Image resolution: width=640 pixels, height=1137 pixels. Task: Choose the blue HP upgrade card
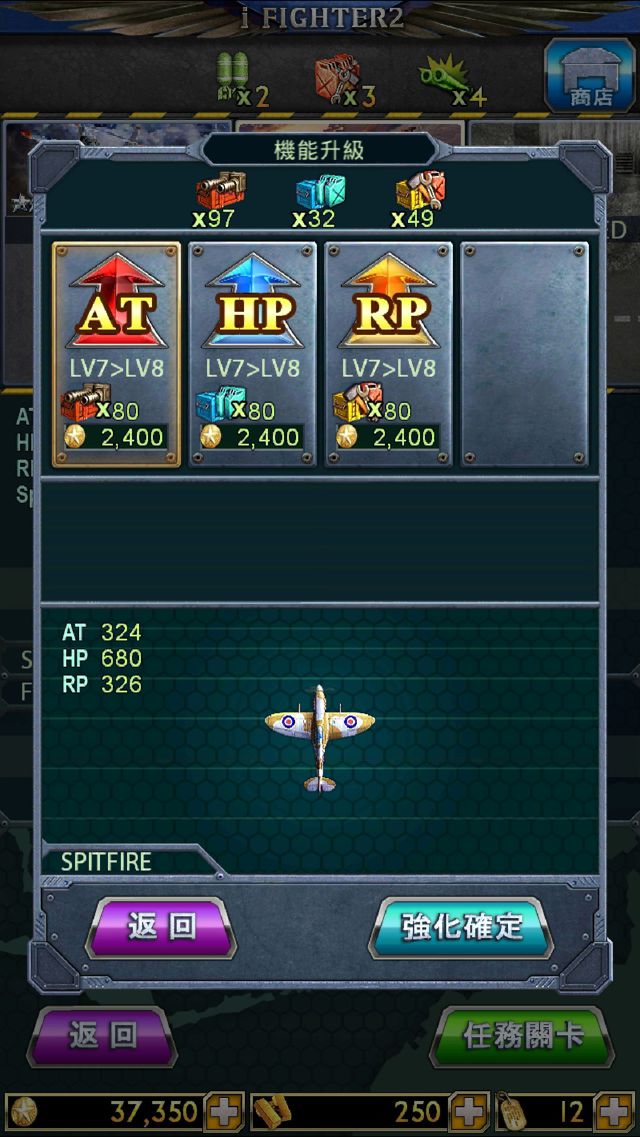pyautogui.click(x=252, y=353)
